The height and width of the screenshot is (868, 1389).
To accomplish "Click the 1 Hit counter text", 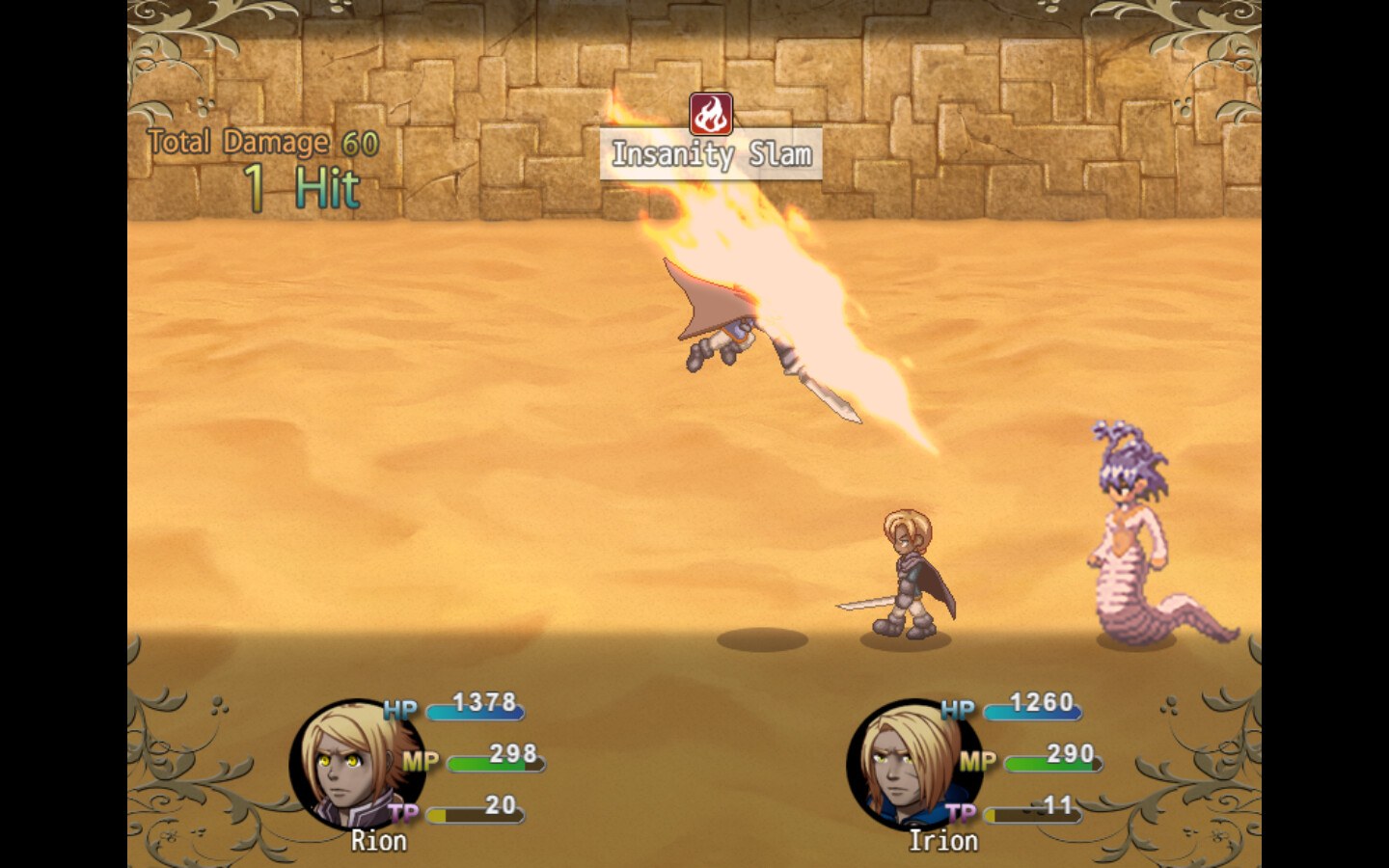I will click(x=300, y=187).
